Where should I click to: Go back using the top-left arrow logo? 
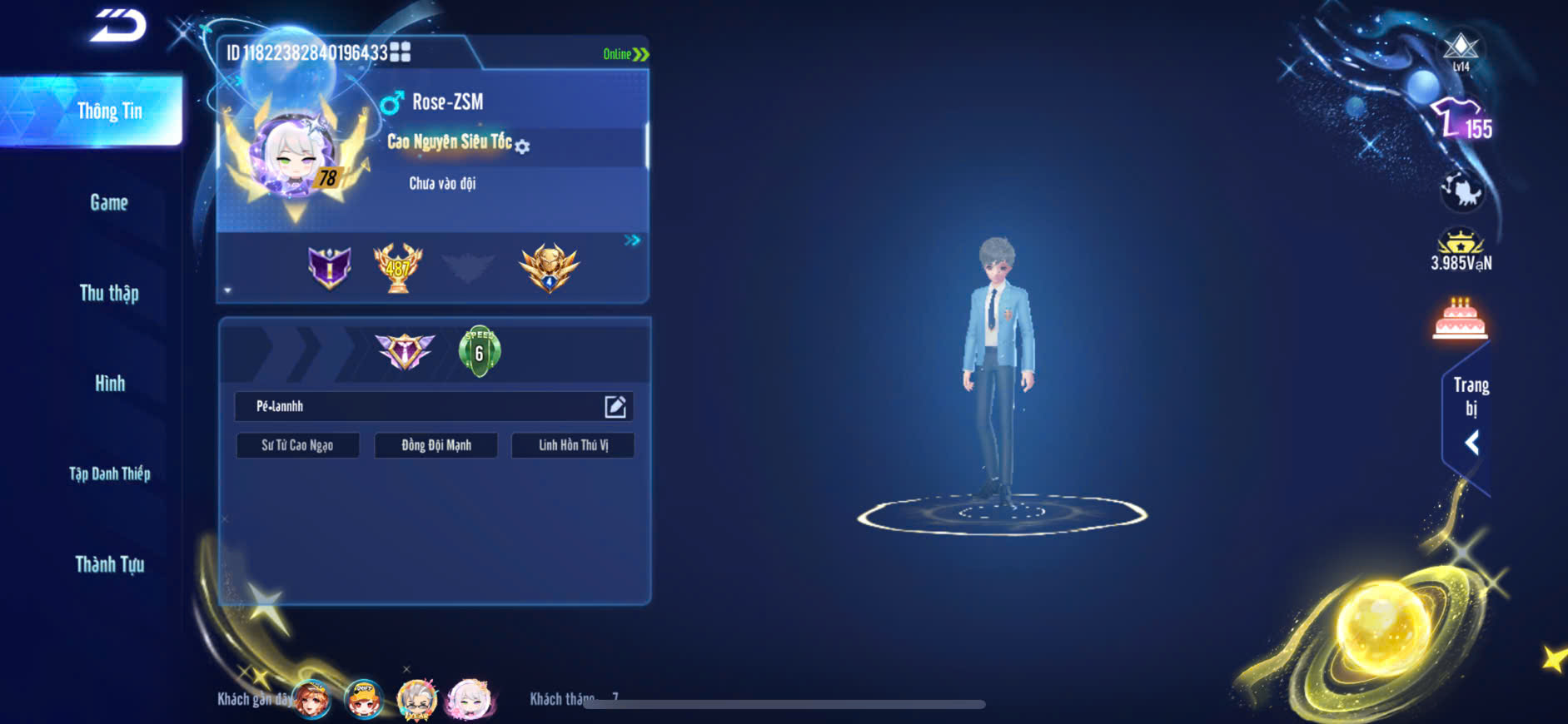point(118,25)
